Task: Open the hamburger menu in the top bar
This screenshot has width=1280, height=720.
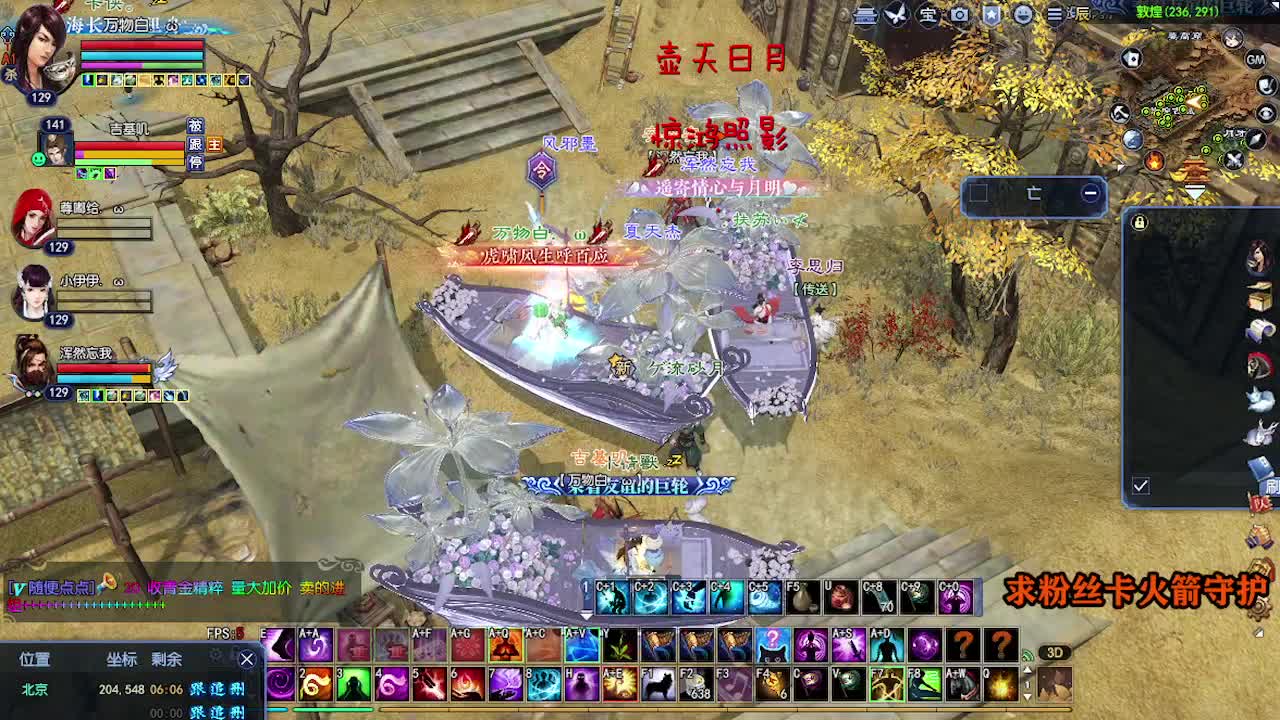Action: 1056,15
